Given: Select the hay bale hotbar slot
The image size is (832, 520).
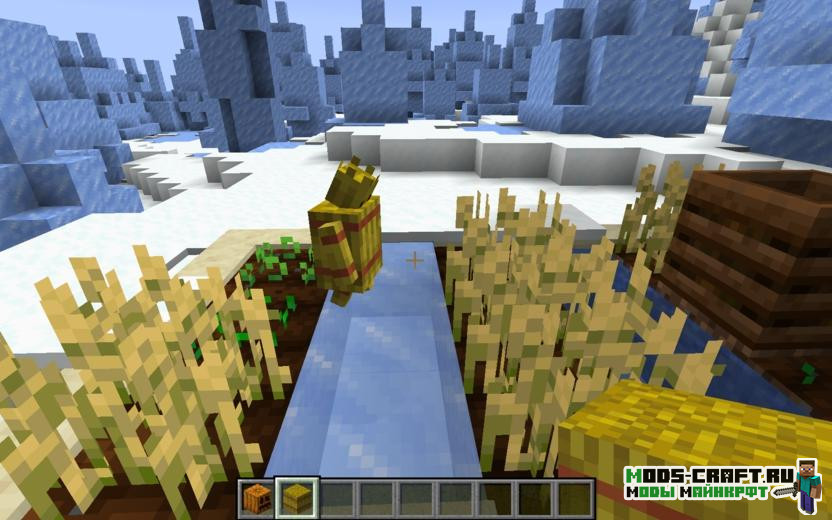Looking at the screenshot, I should click(x=297, y=497).
